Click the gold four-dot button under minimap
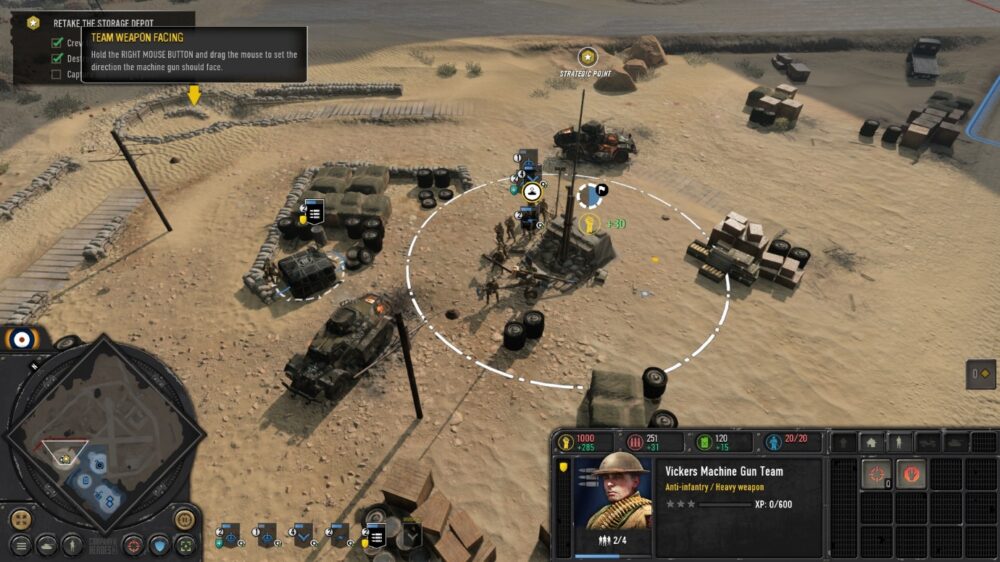This screenshot has width=1000, height=562. tap(20, 520)
